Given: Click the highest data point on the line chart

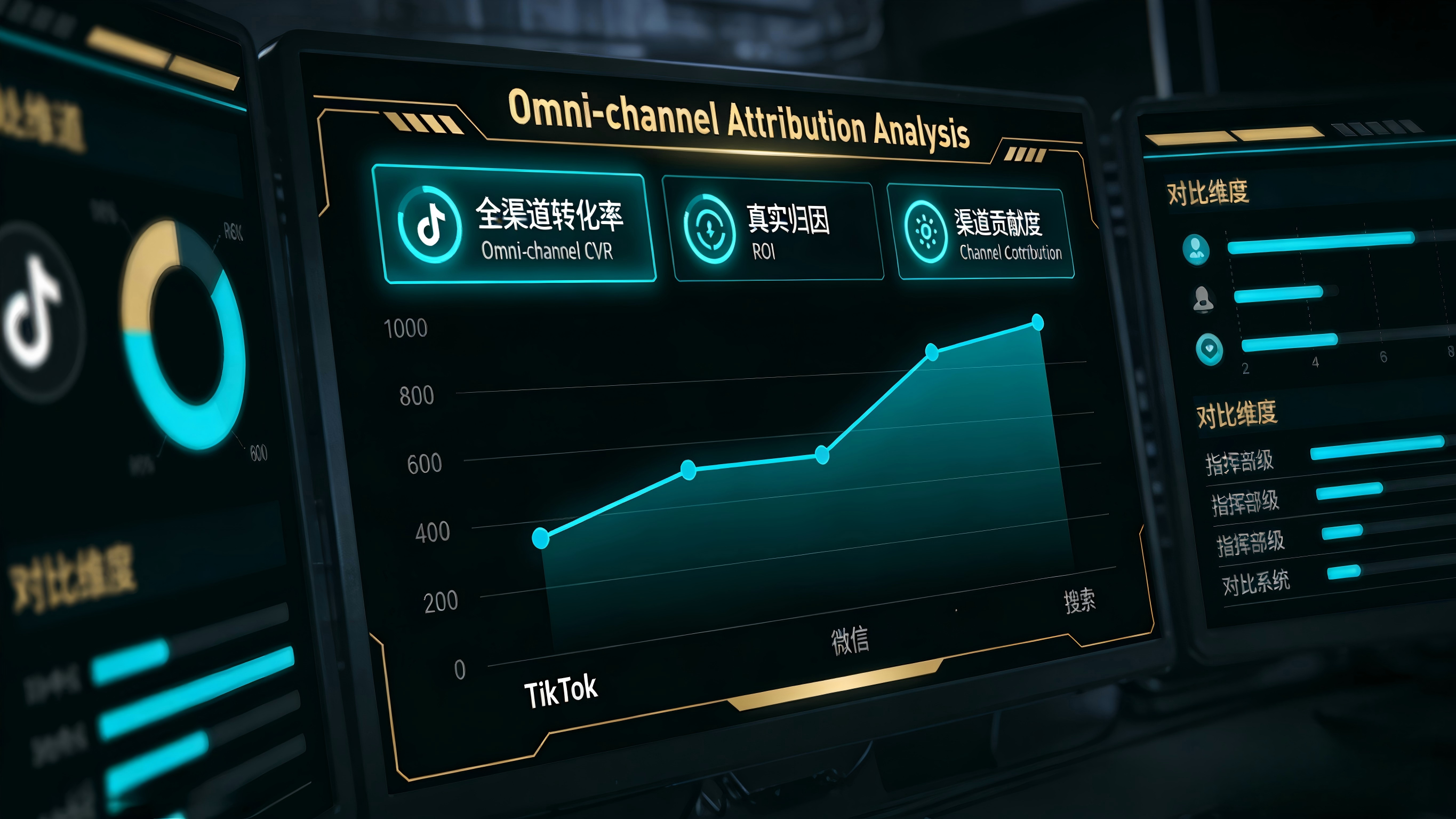Looking at the screenshot, I should pos(1037,322).
